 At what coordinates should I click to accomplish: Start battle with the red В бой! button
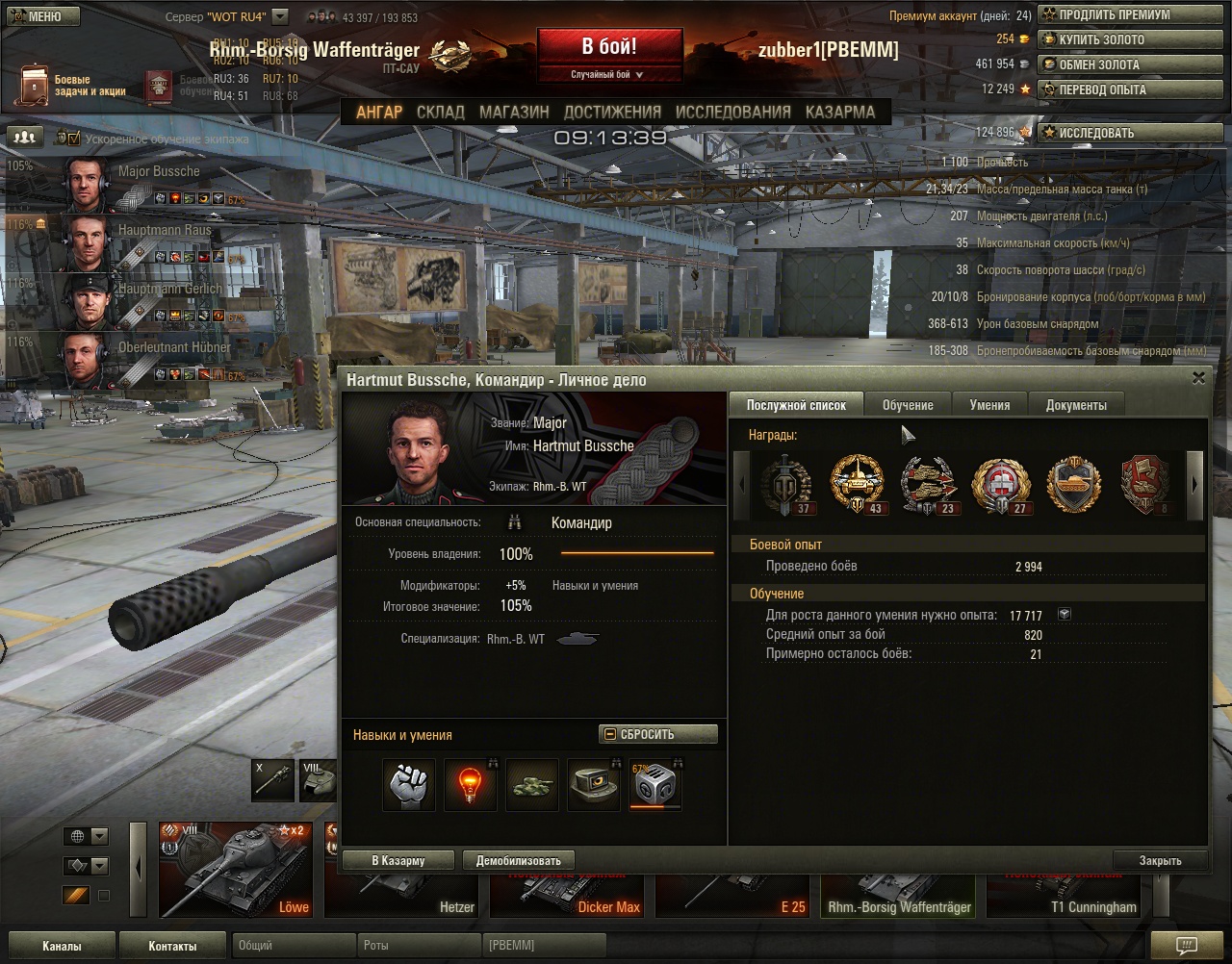609,47
